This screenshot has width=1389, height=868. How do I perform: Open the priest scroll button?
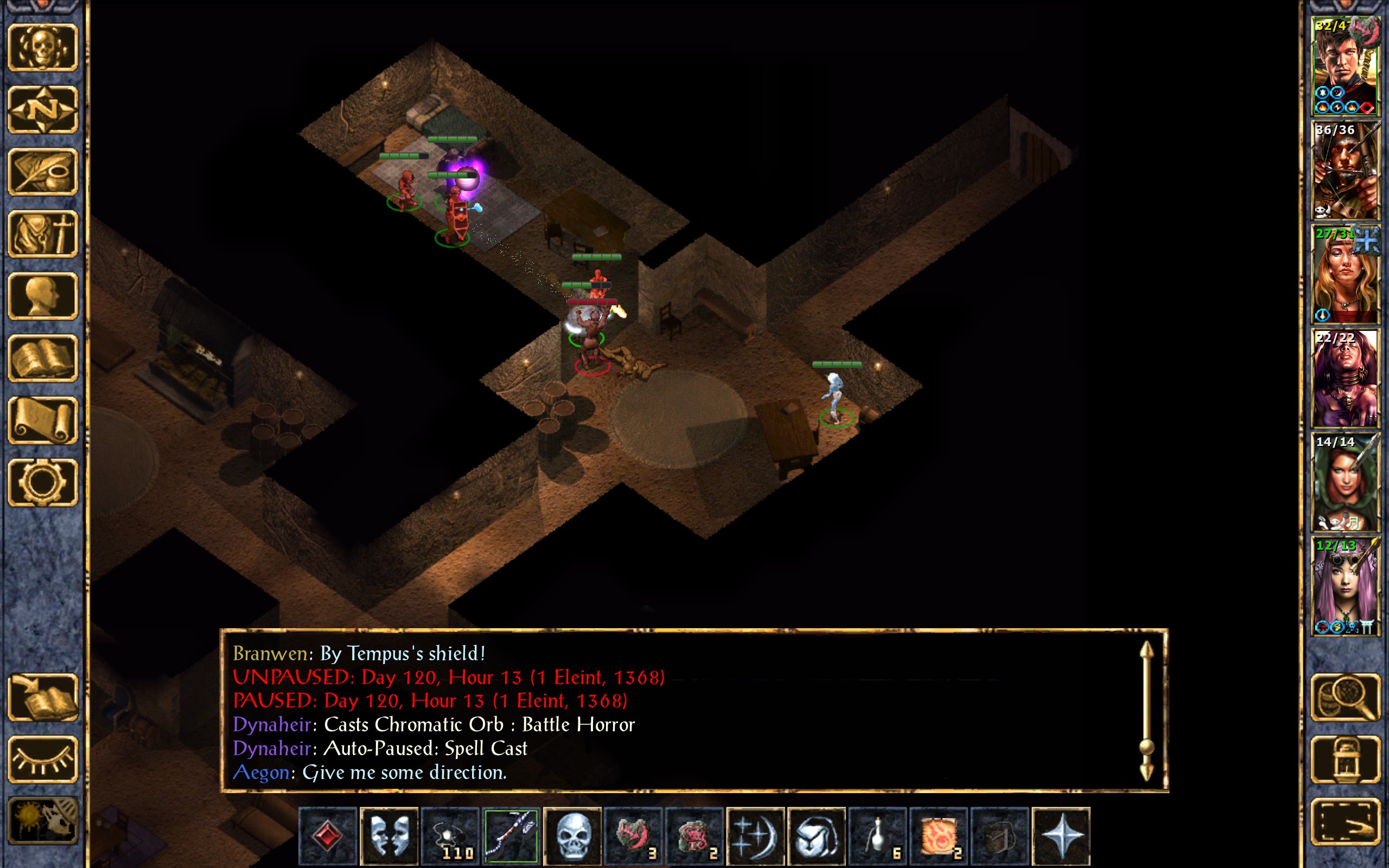[43, 420]
